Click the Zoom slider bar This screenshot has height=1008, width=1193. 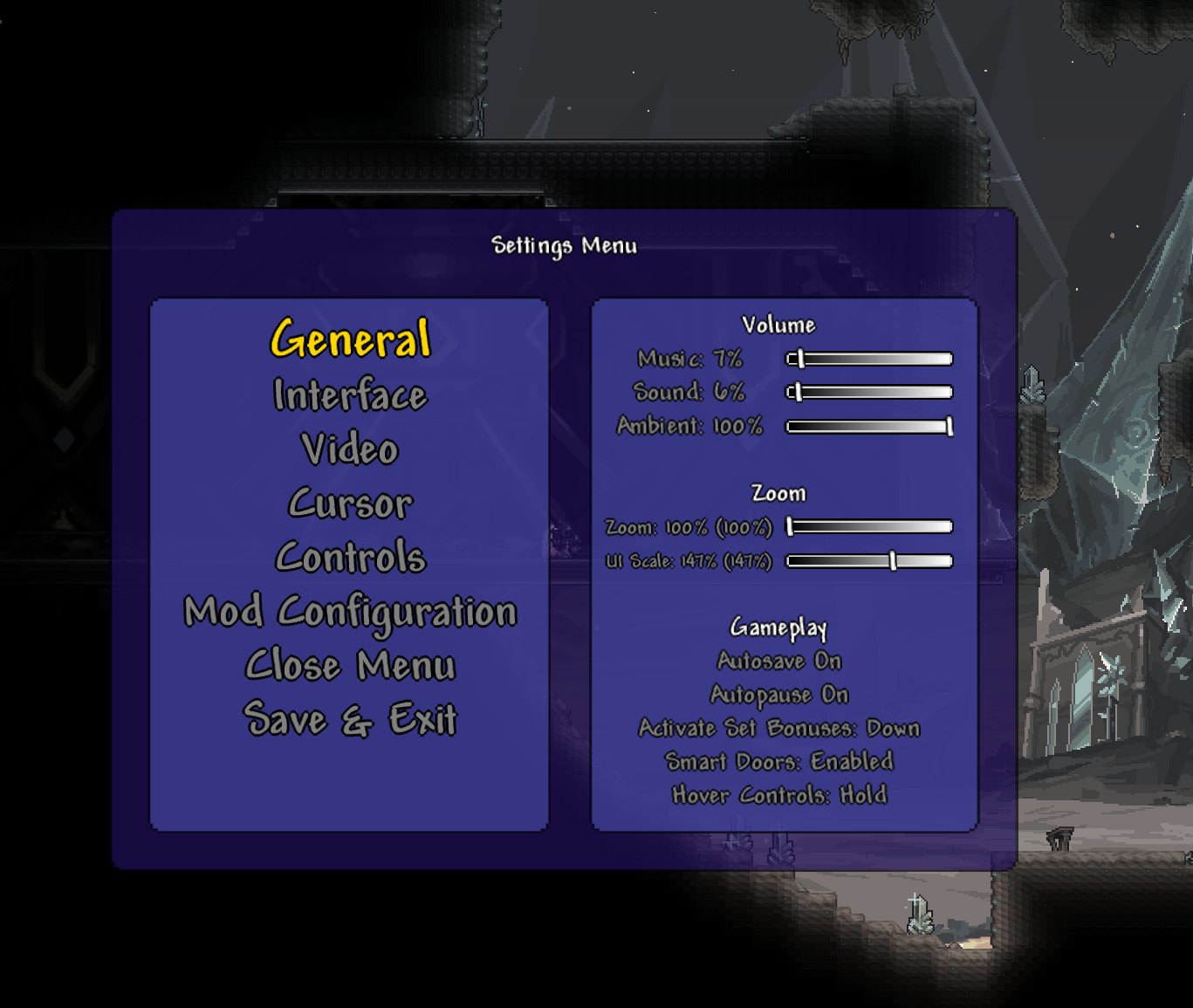click(868, 526)
